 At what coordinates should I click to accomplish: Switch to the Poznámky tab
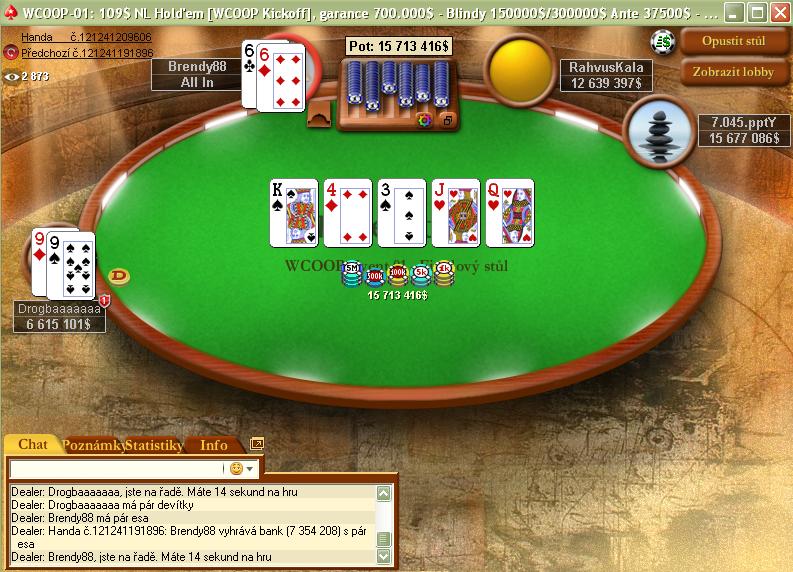tap(93, 444)
